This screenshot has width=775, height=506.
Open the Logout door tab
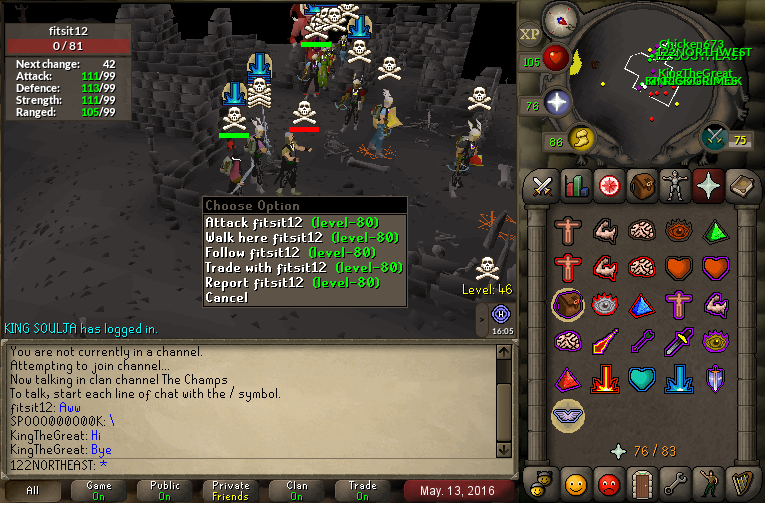point(641,484)
